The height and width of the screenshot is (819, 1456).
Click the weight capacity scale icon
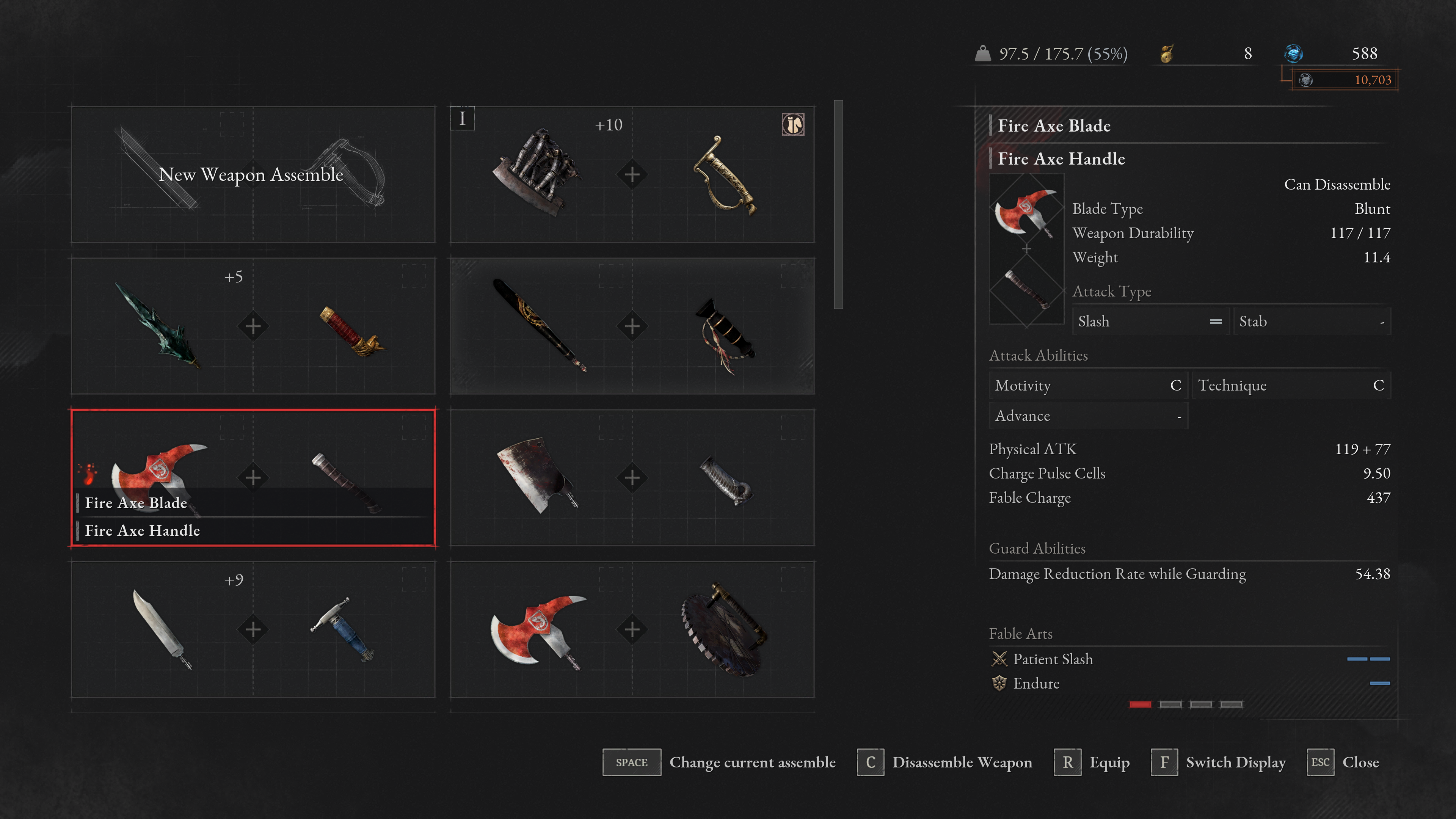(984, 54)
